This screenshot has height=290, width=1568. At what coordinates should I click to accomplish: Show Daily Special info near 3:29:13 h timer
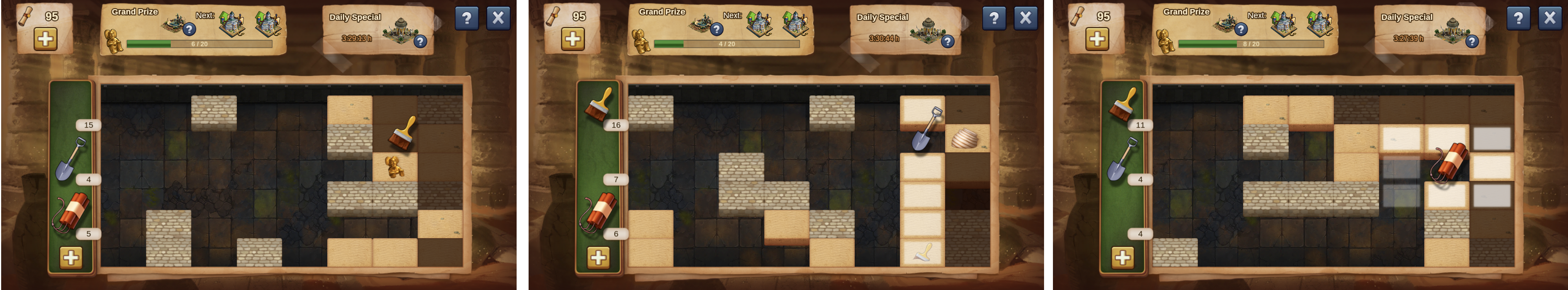[420, 41]
